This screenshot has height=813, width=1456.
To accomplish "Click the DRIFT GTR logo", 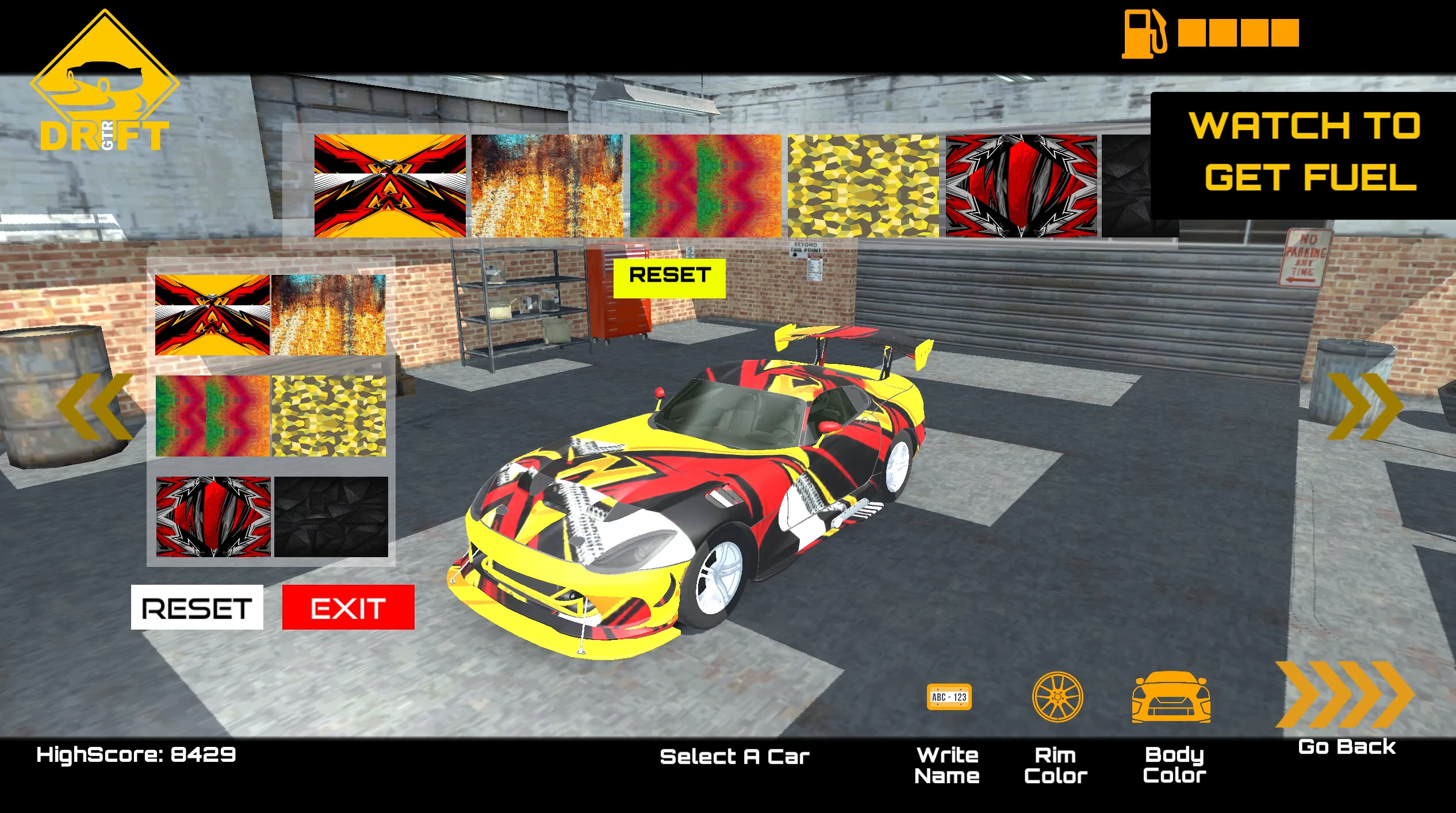I will pyautogui.click(x=104, y=80).
